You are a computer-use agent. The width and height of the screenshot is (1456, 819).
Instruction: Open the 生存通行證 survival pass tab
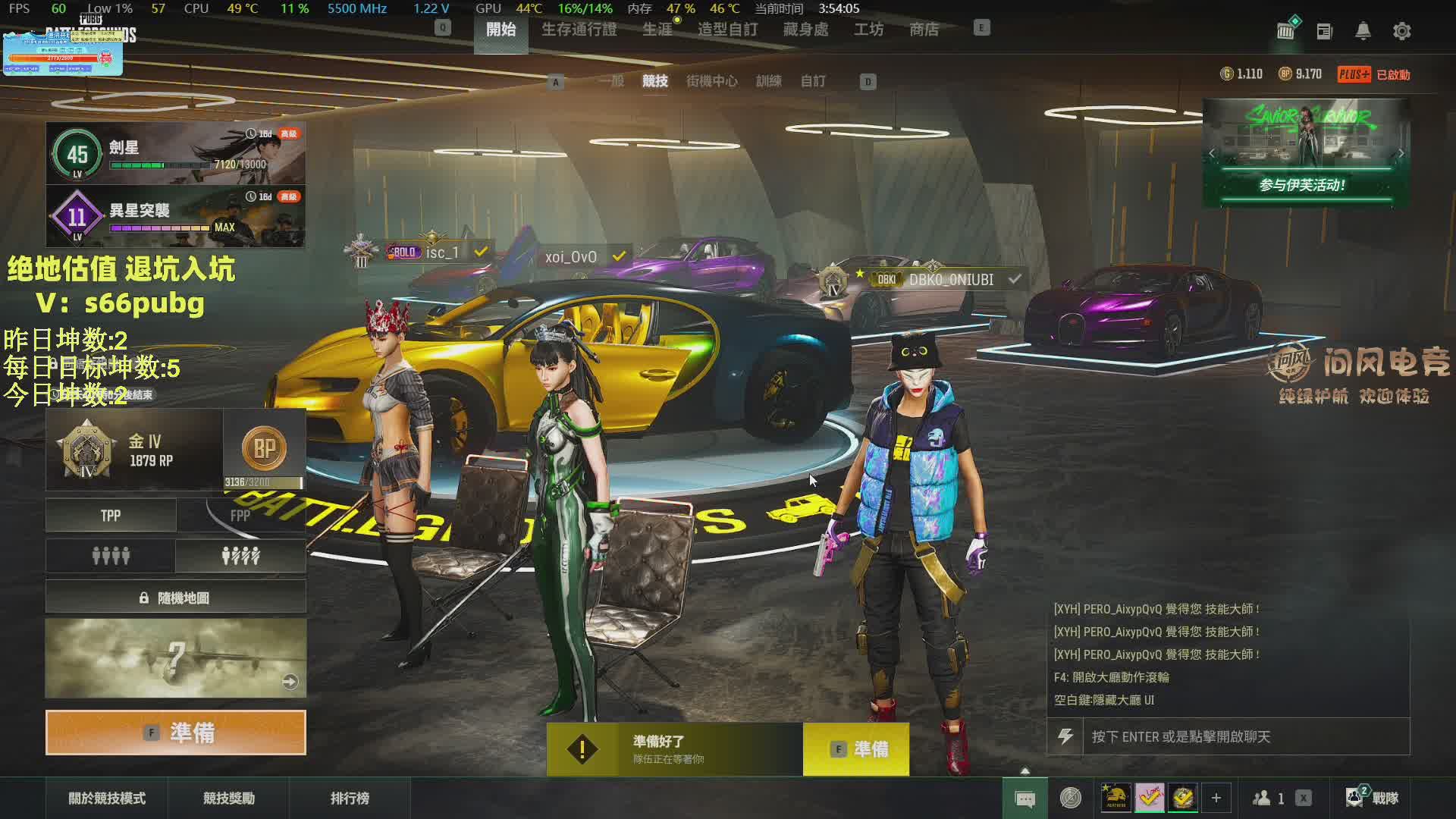pos(579,30)
